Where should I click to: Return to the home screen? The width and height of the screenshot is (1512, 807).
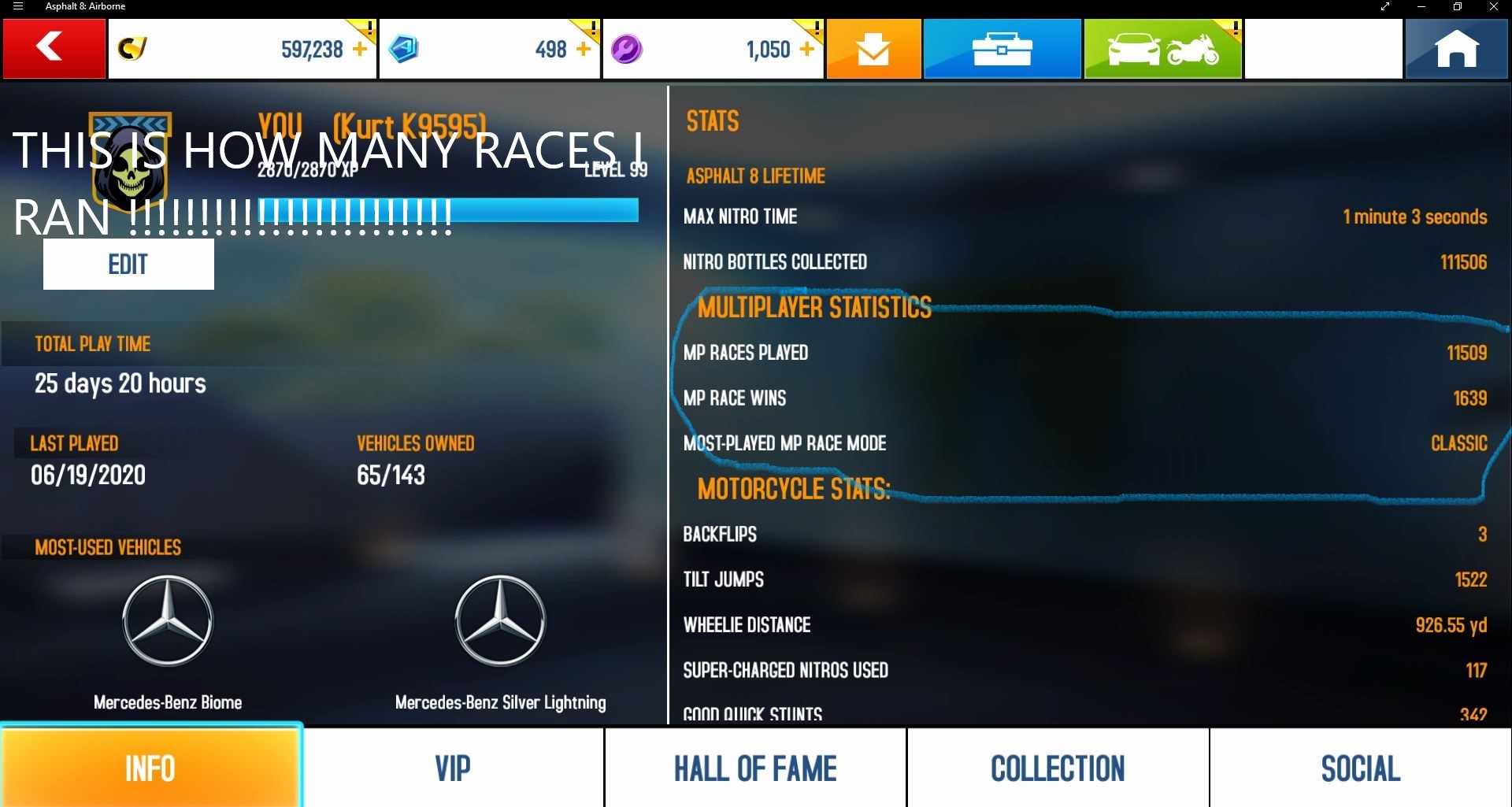coord(1456,49)
